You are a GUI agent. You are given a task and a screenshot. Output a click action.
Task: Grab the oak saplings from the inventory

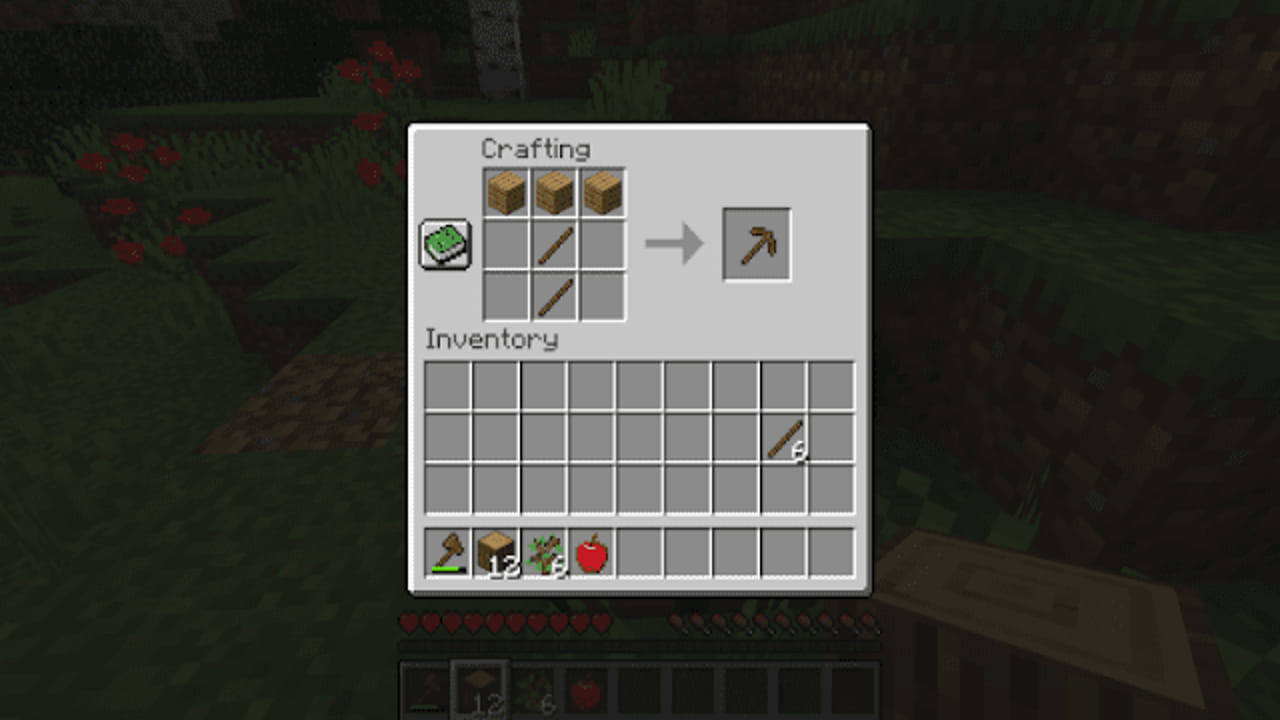coord(545,551)
